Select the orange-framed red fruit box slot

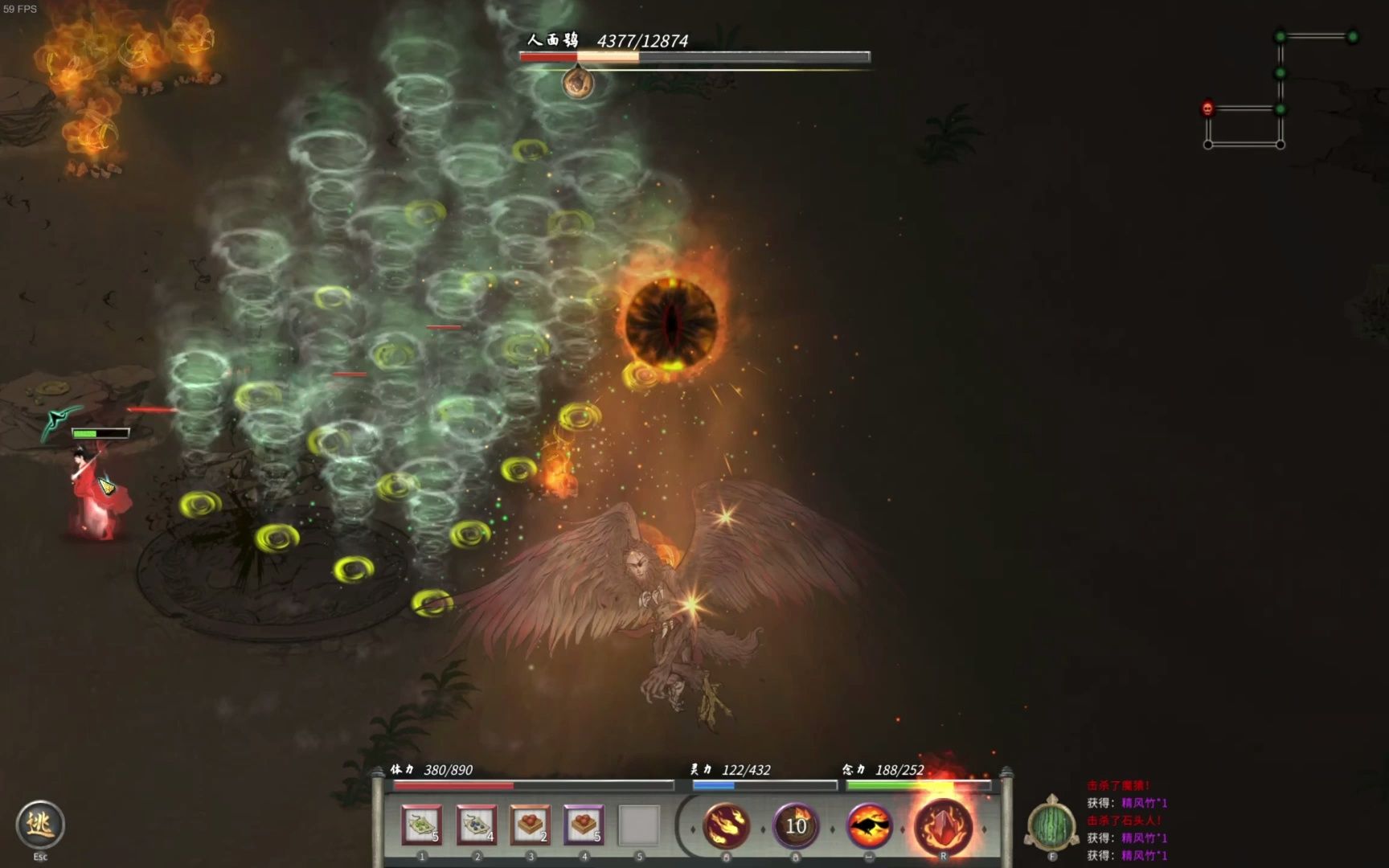531,825
